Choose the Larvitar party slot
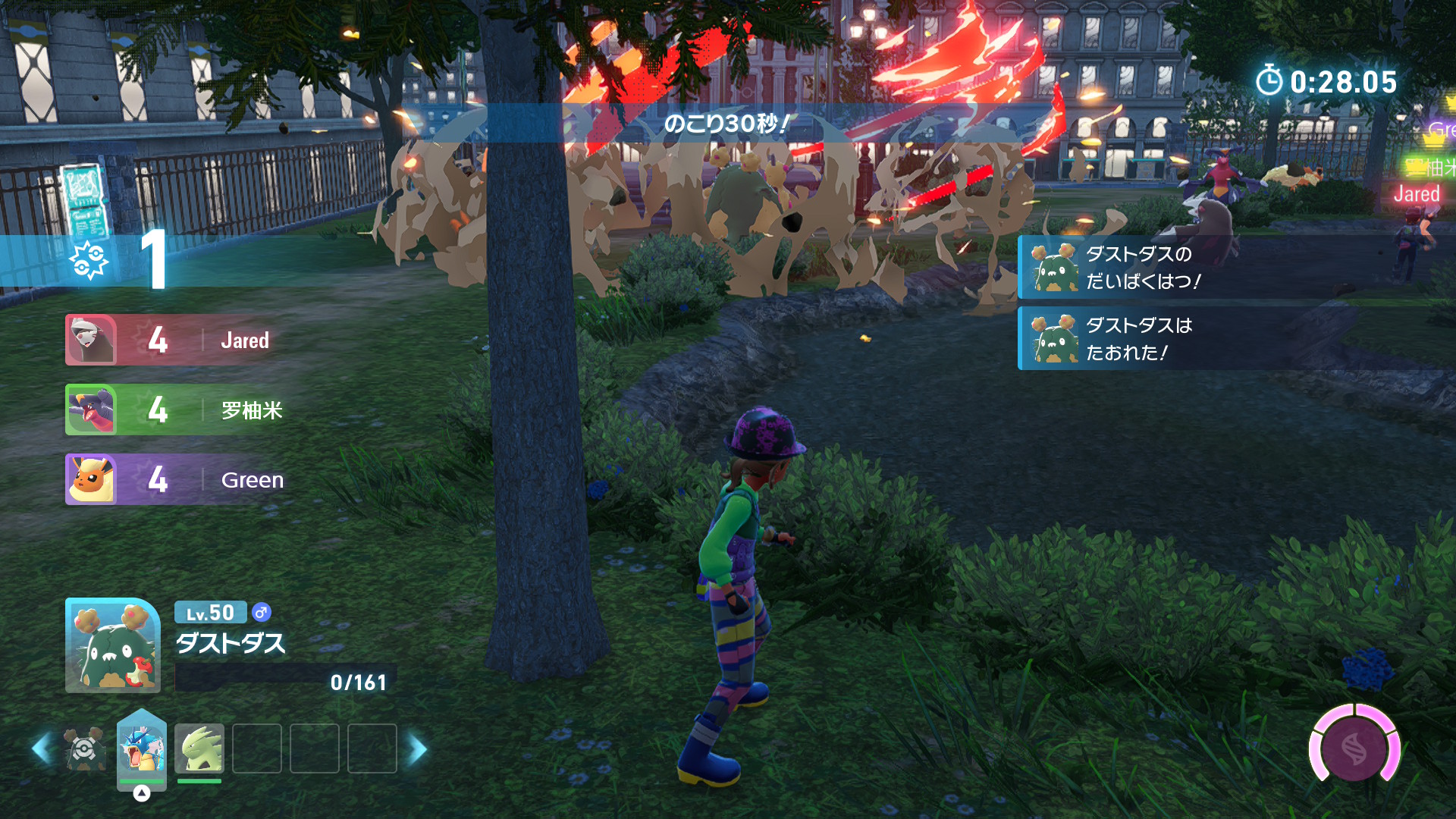The height and width of the screenshot is (819, 1456). click(199, 748)
